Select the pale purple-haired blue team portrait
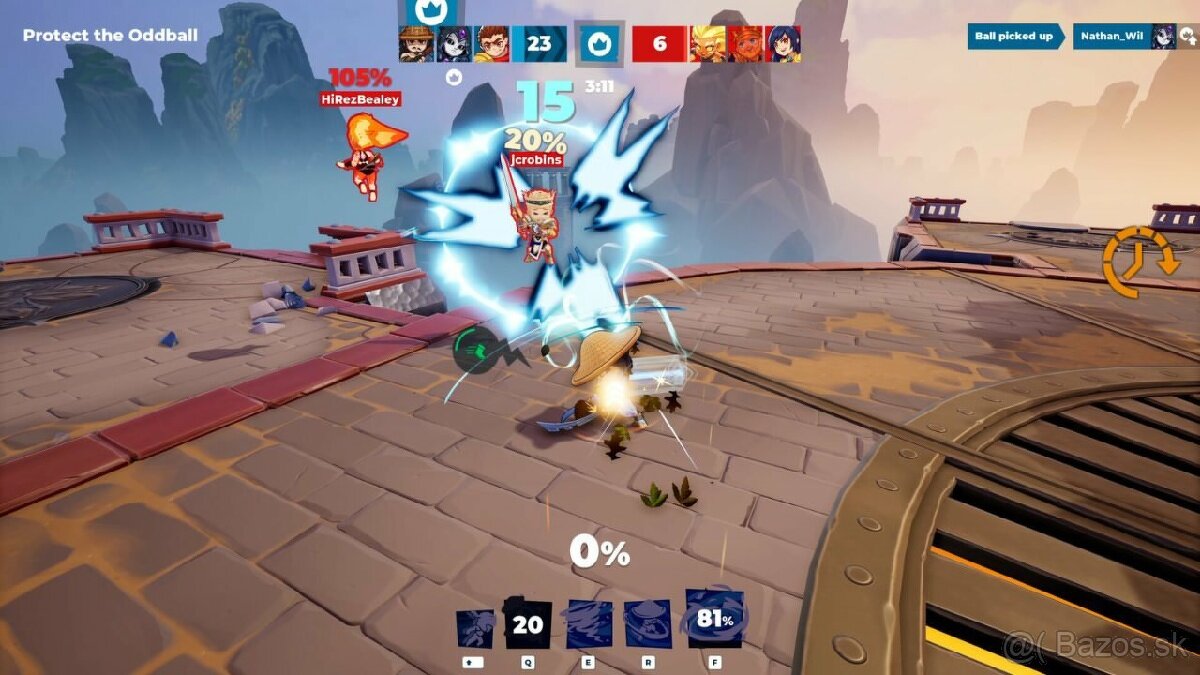This screenshot has width=1200, height=675. [x=453, y=44]
